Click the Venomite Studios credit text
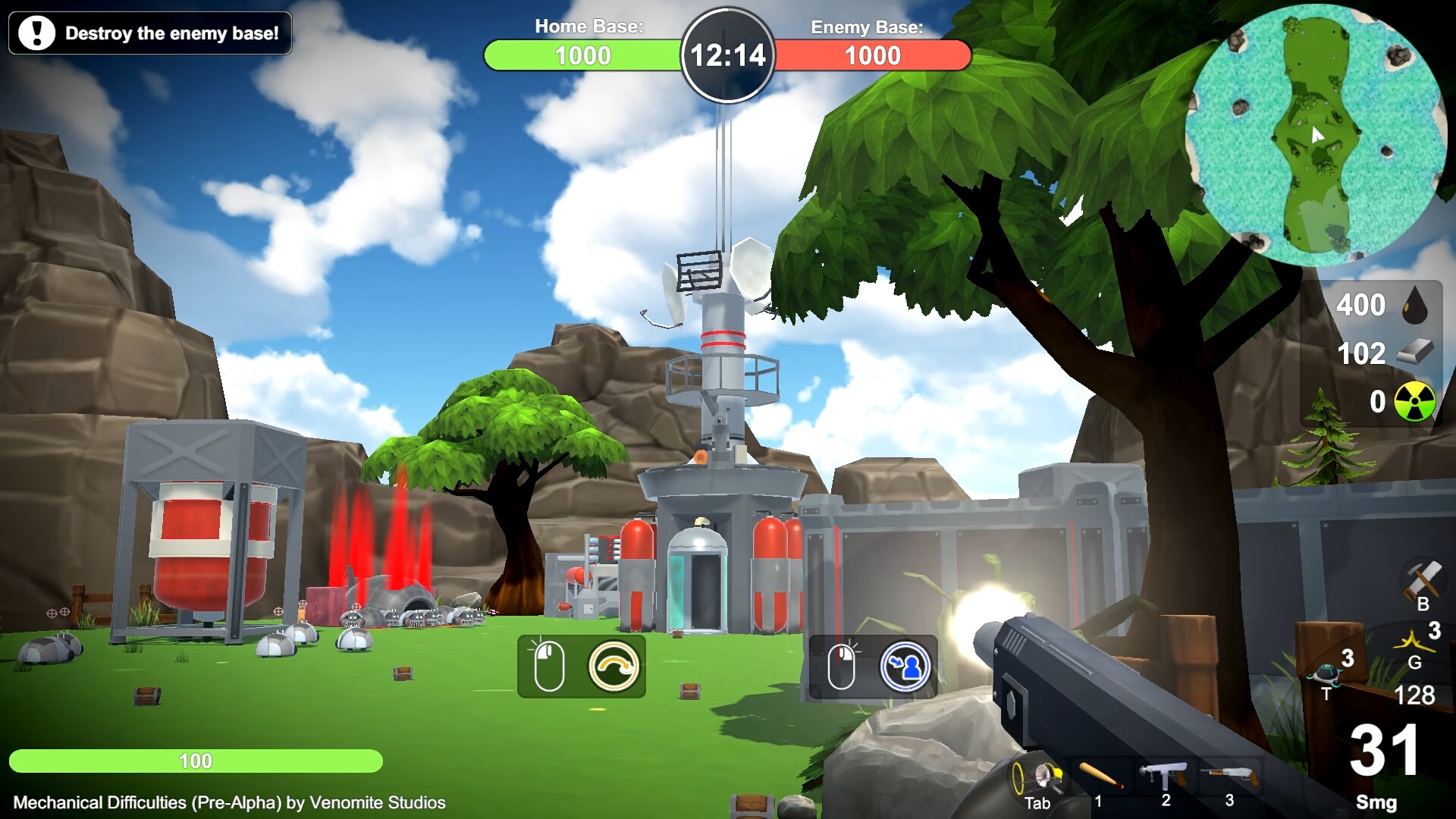1456x819 pixels. 227,802
